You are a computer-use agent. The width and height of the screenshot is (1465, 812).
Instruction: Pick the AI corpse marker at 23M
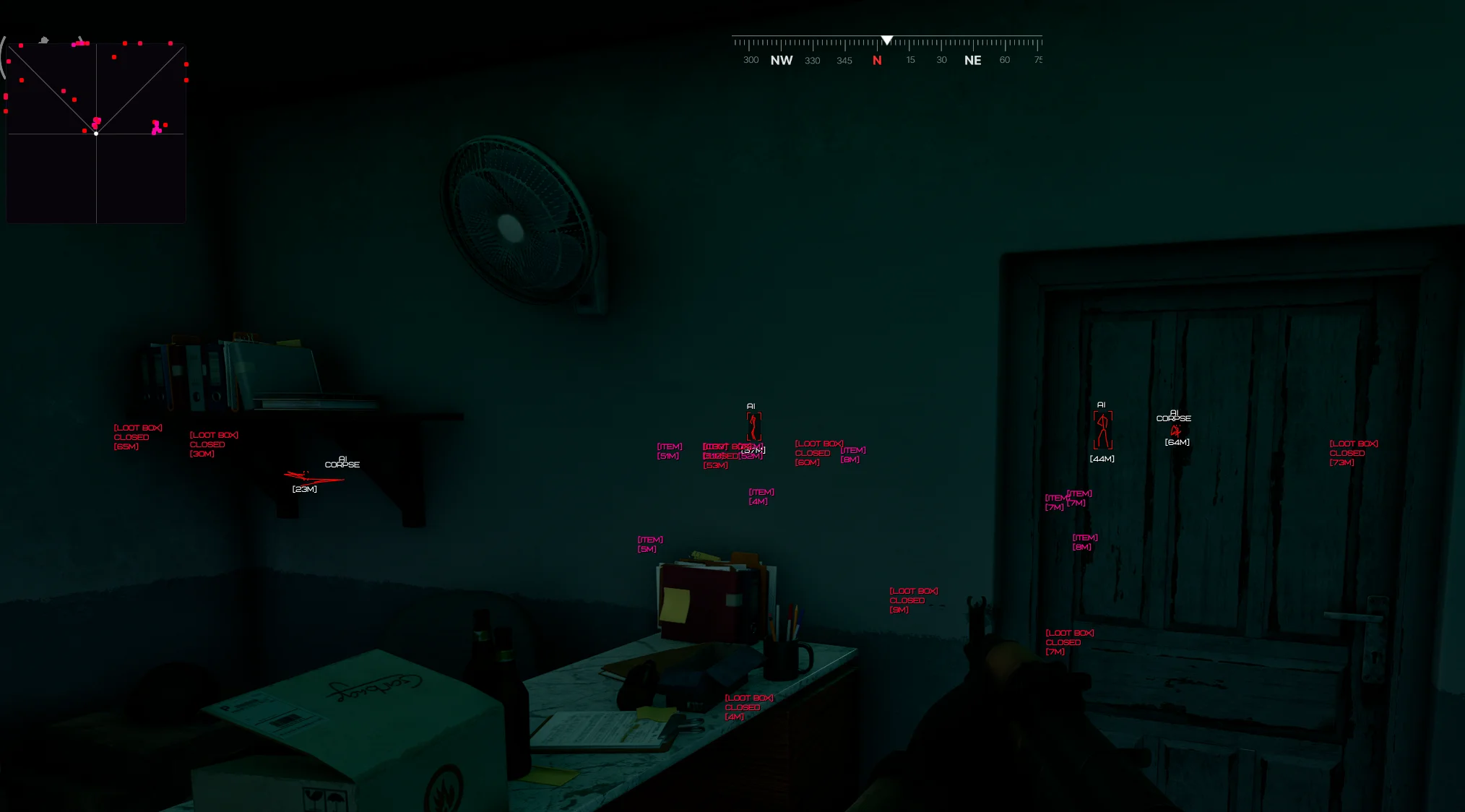(313, 477)
